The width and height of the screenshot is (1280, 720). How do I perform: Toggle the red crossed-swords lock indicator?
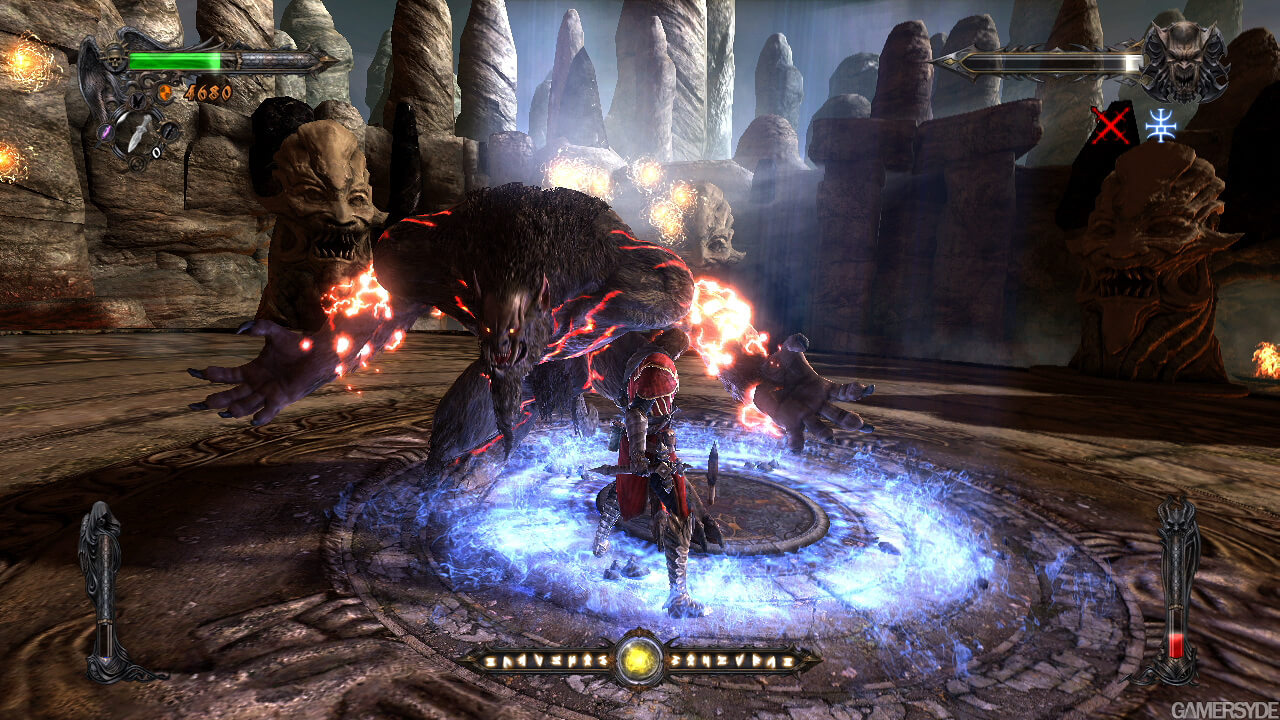(x=1111, y=125)
